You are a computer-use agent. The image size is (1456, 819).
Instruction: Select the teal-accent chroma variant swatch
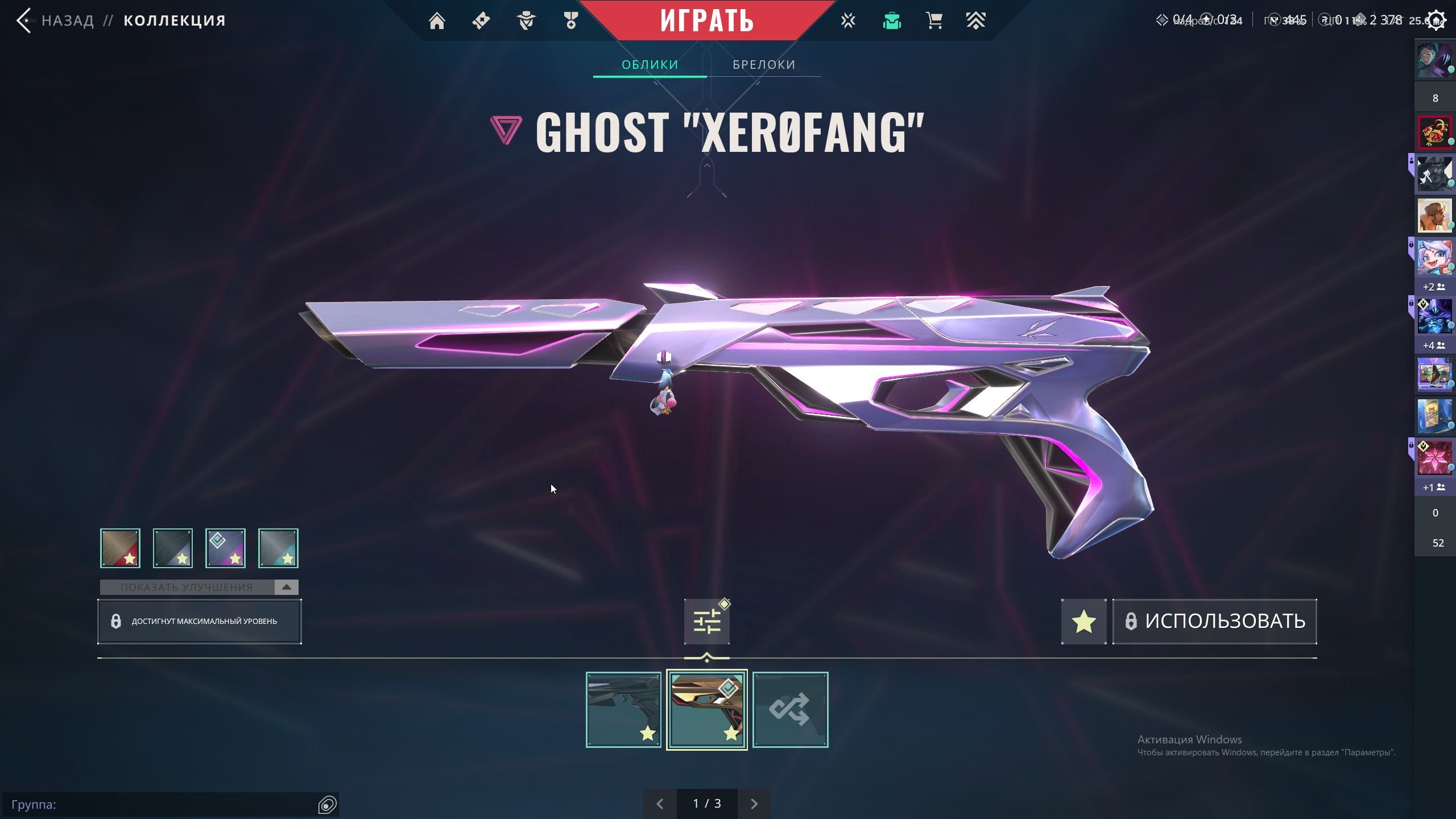(278, 548)
